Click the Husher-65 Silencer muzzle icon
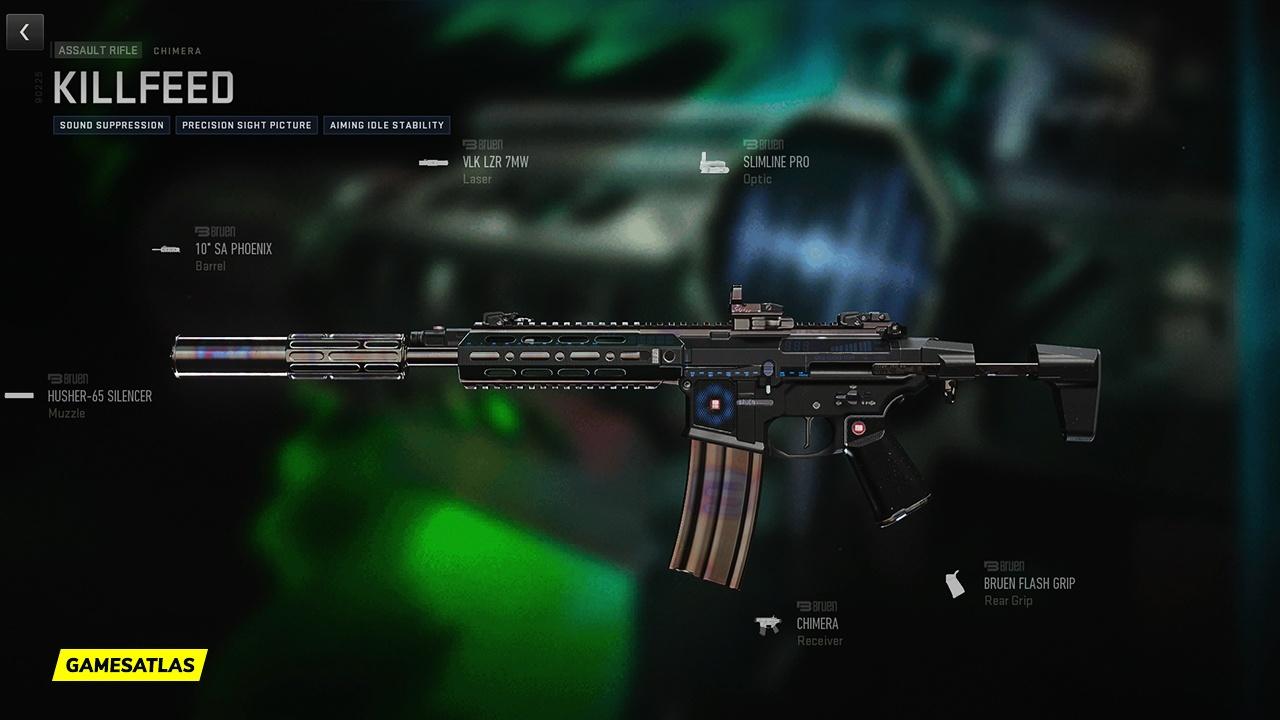The image size is (1280, 720). pos(20,394)
